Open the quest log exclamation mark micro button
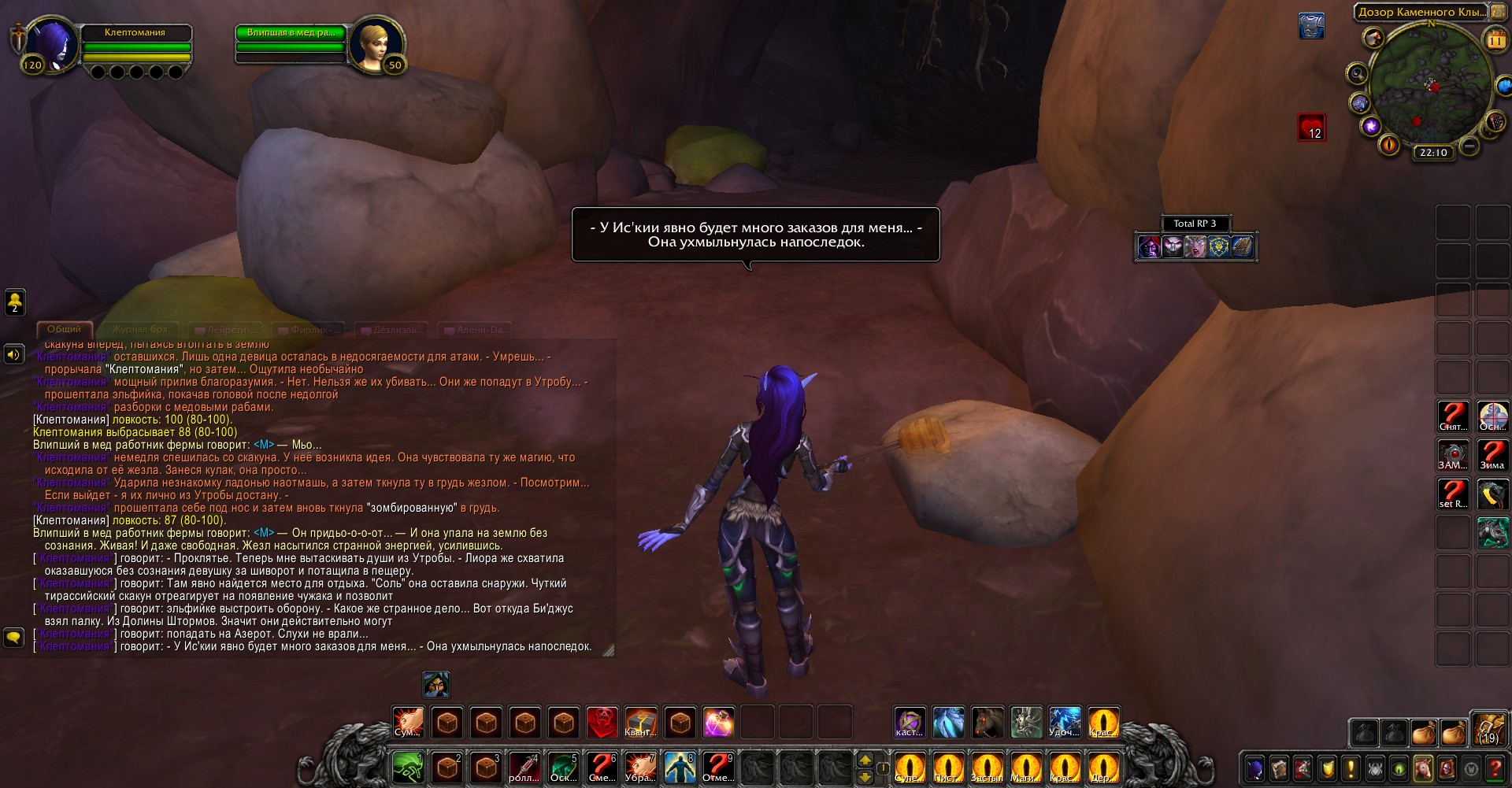The width and height of the screenshot is (1512, 788). click(1351, 768)
